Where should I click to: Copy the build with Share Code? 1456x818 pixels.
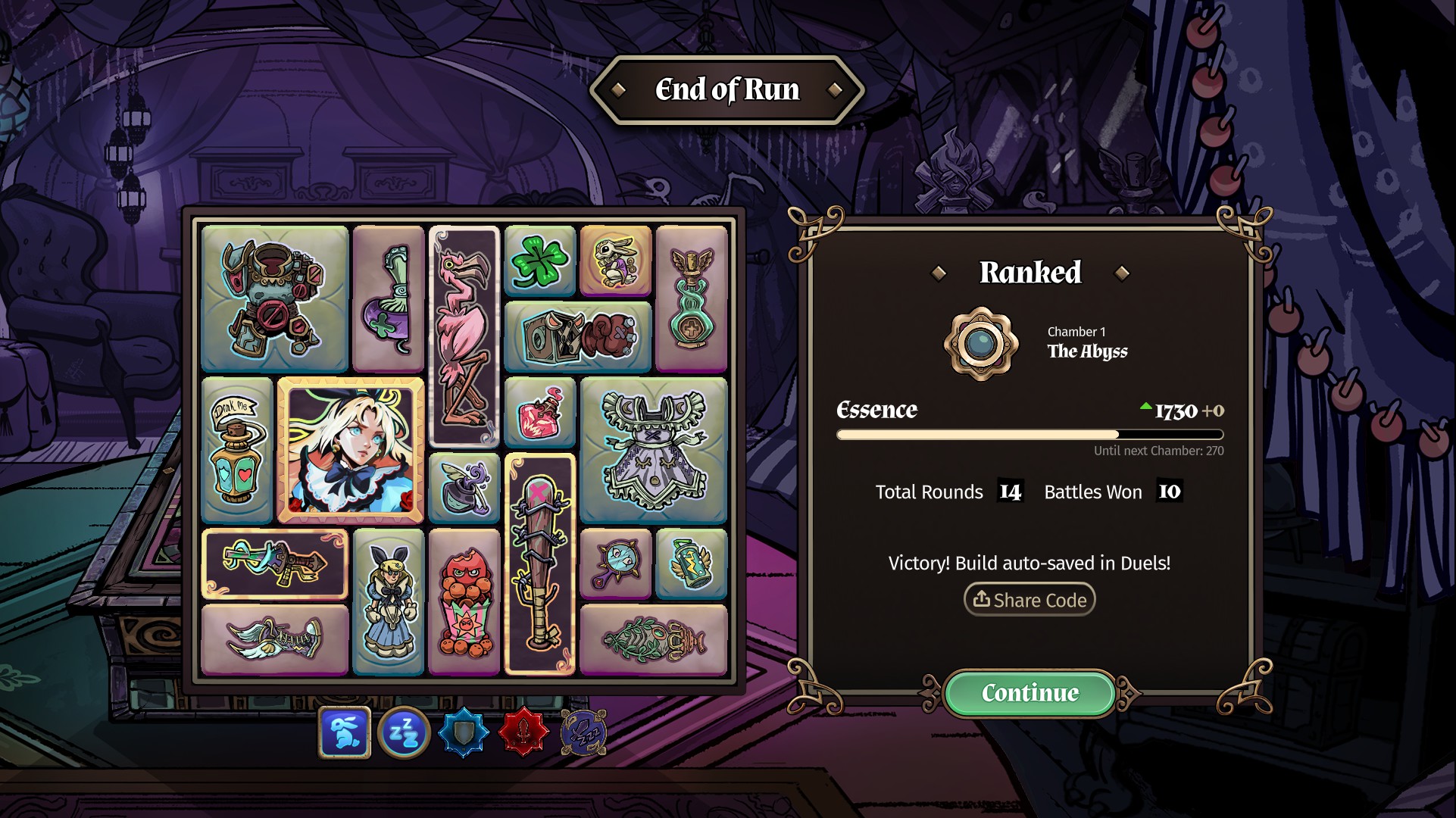pyautogui.click(x=1030, y=600)
